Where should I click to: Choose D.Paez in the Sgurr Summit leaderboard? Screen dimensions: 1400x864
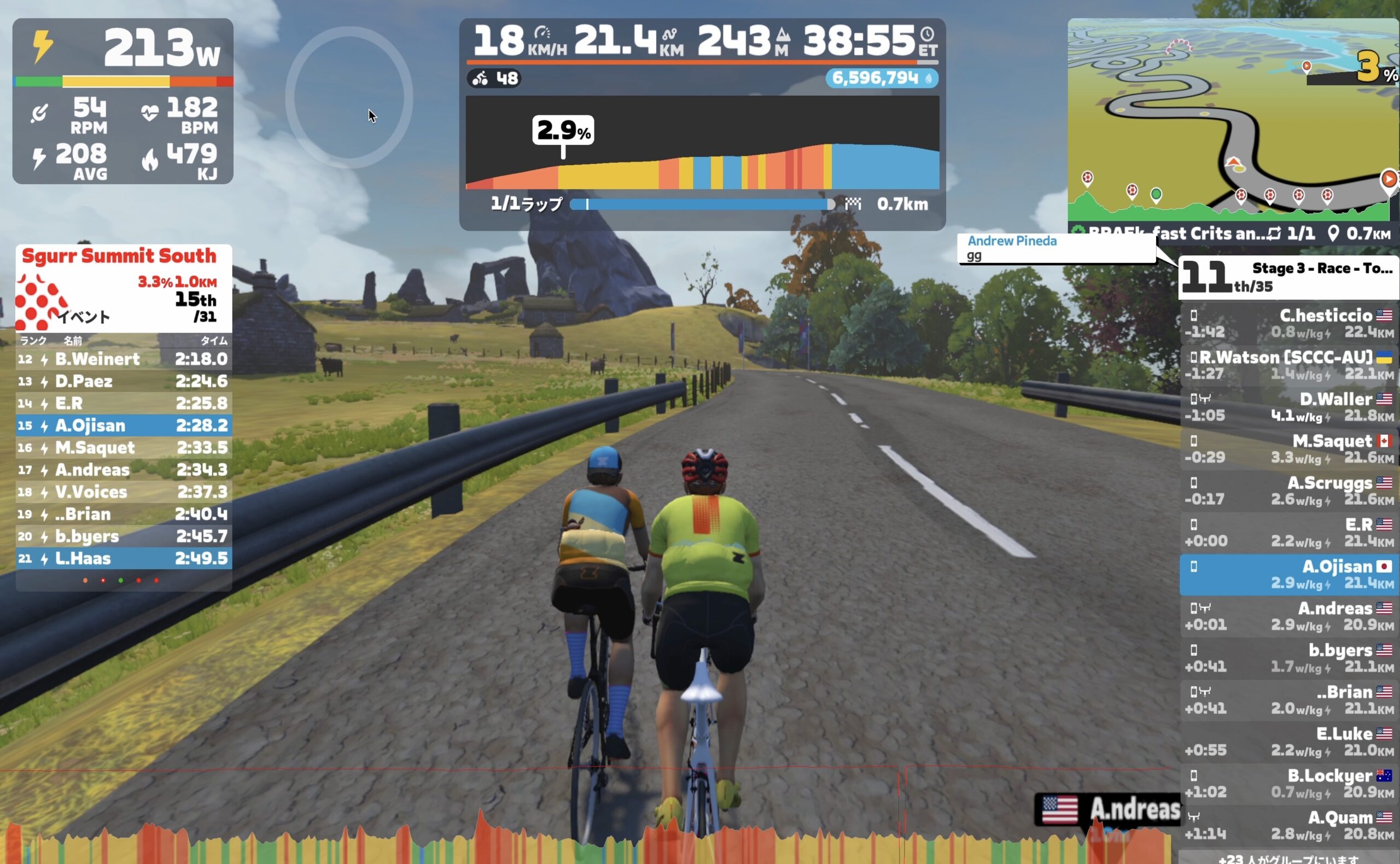tap(124, 381)
